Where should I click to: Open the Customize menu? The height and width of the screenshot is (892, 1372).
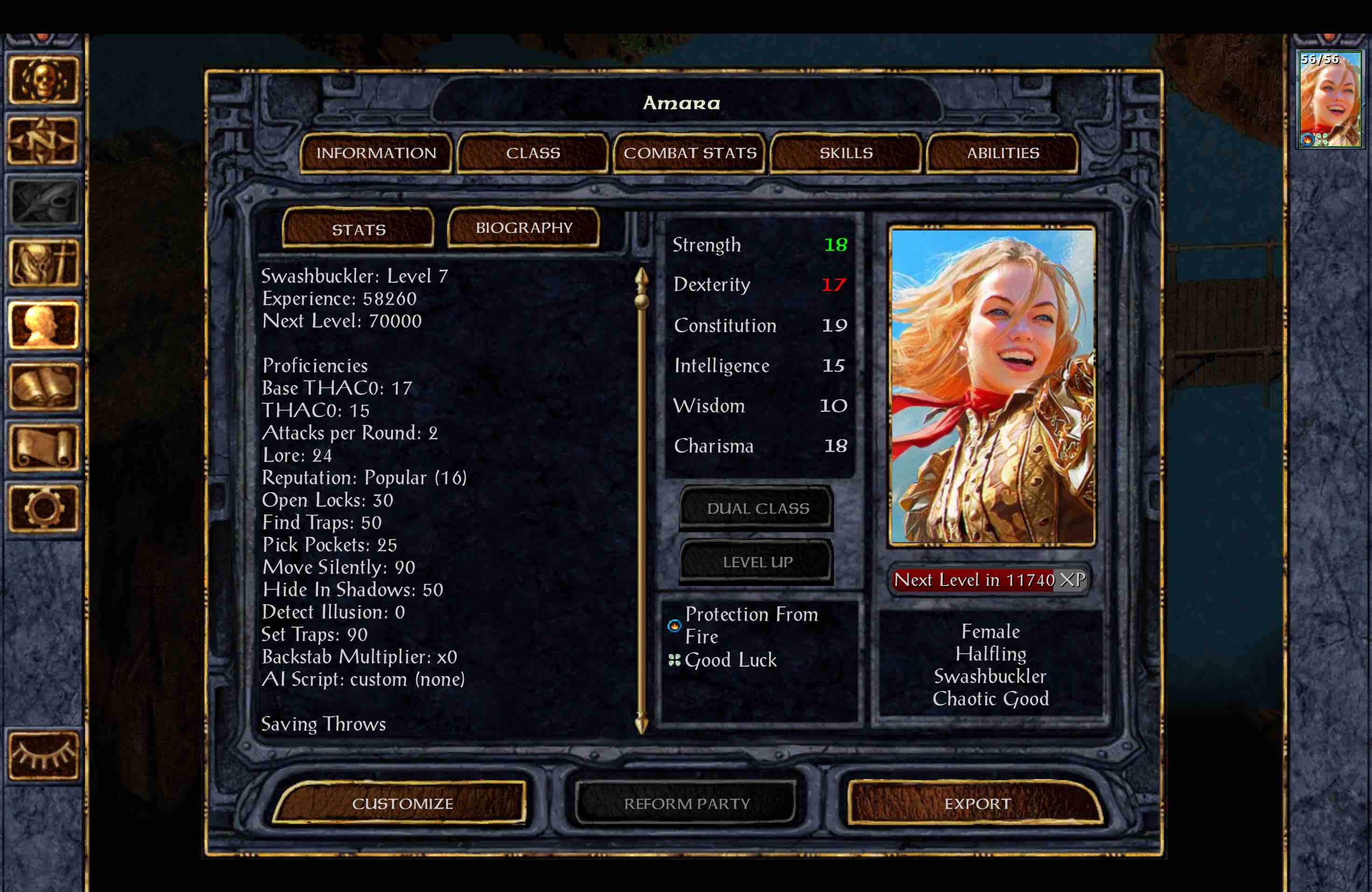[x=403, y=803]
